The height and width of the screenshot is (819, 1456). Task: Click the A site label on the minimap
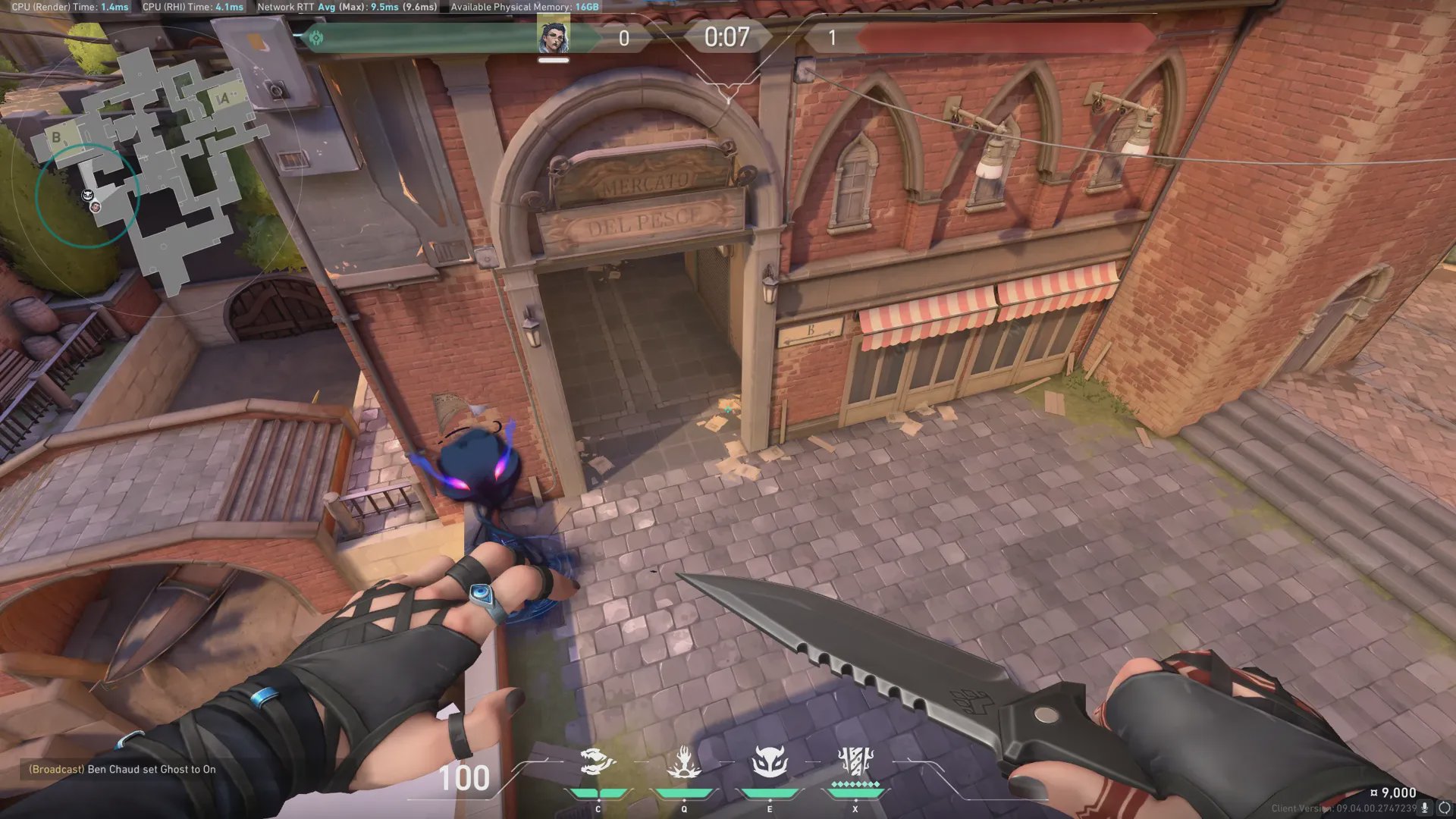[x=223, y=99]
